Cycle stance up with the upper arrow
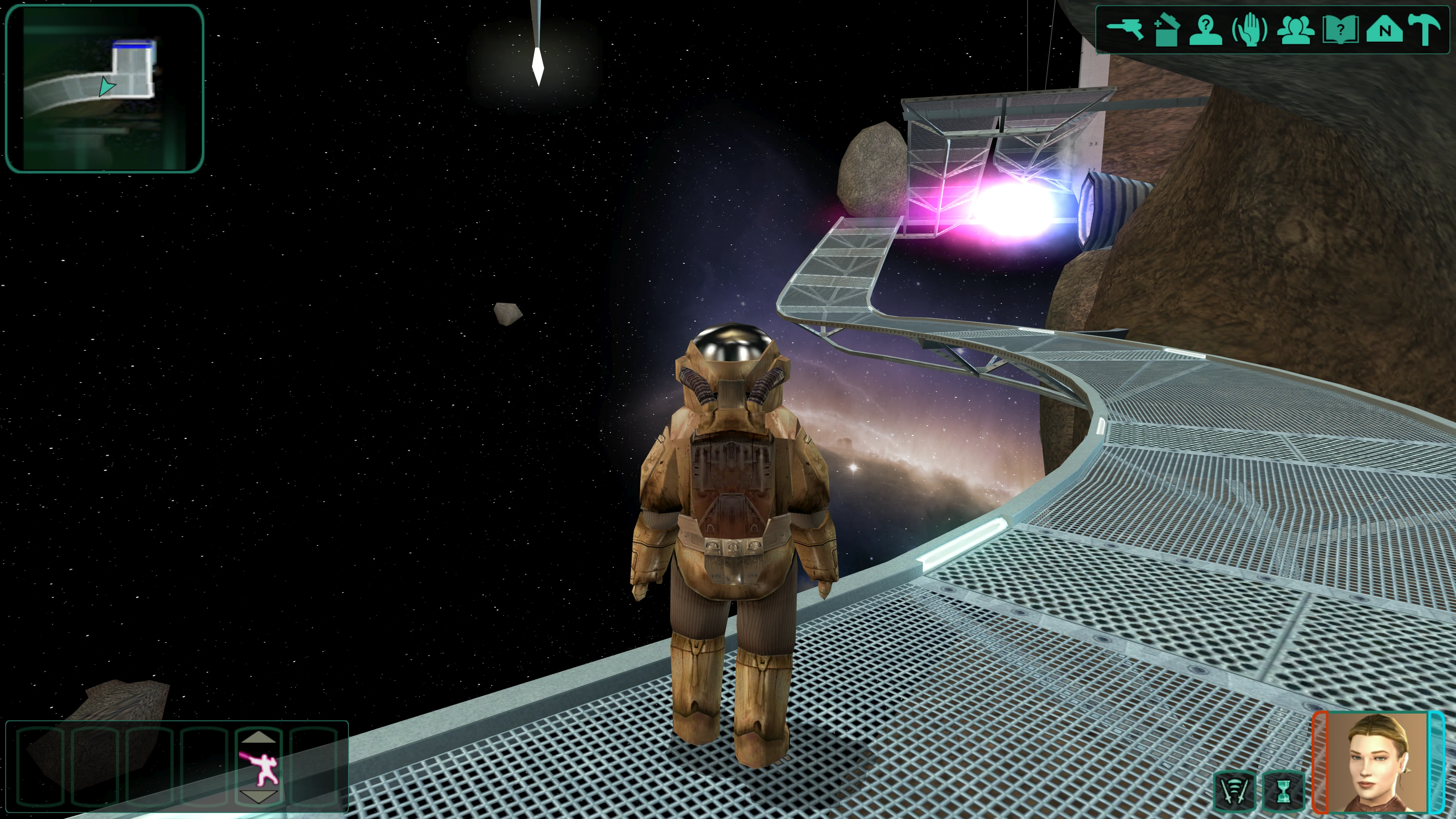 click(259, 737)
